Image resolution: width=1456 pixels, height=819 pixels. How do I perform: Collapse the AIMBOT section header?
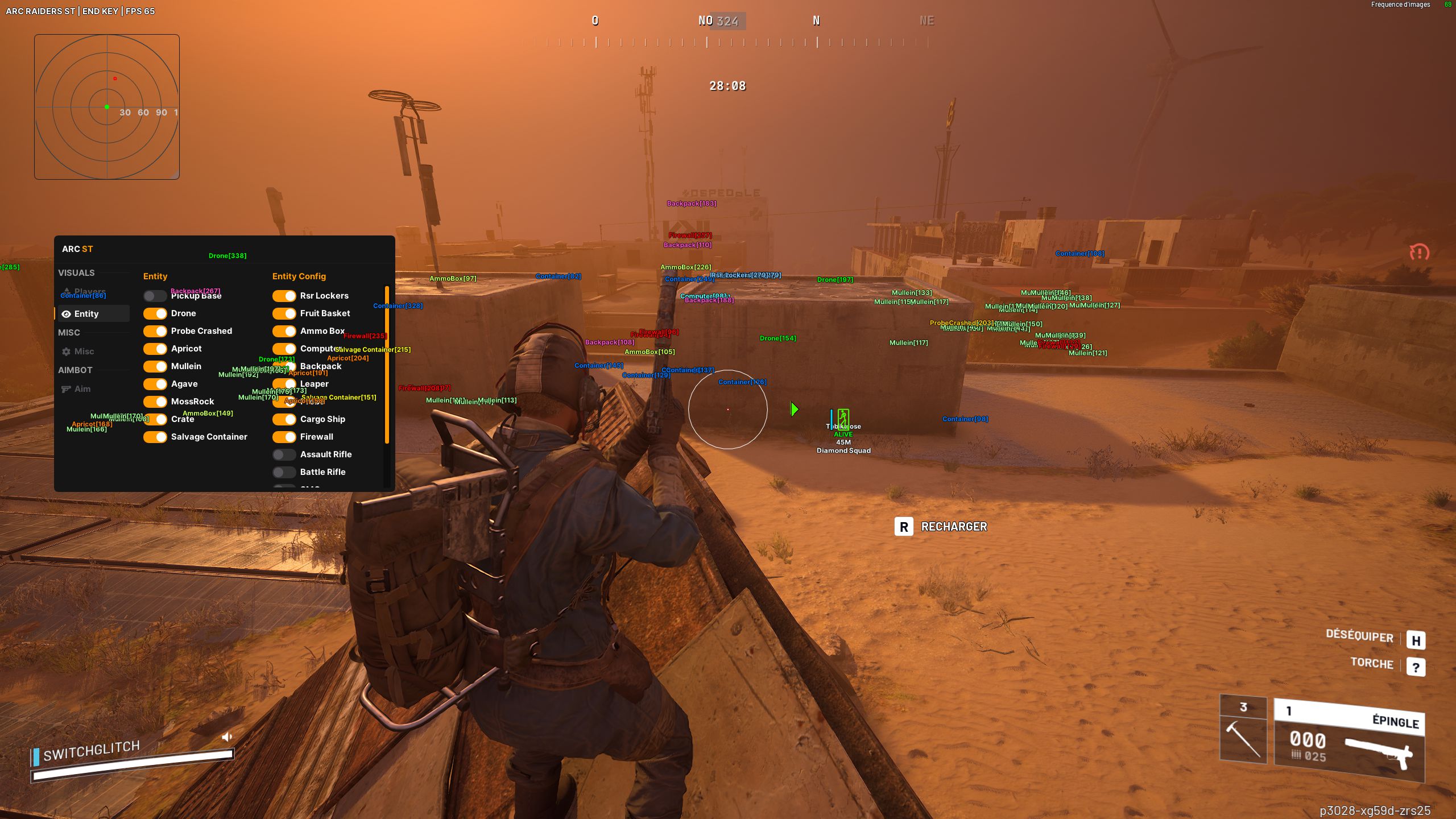tap(74, 370)
